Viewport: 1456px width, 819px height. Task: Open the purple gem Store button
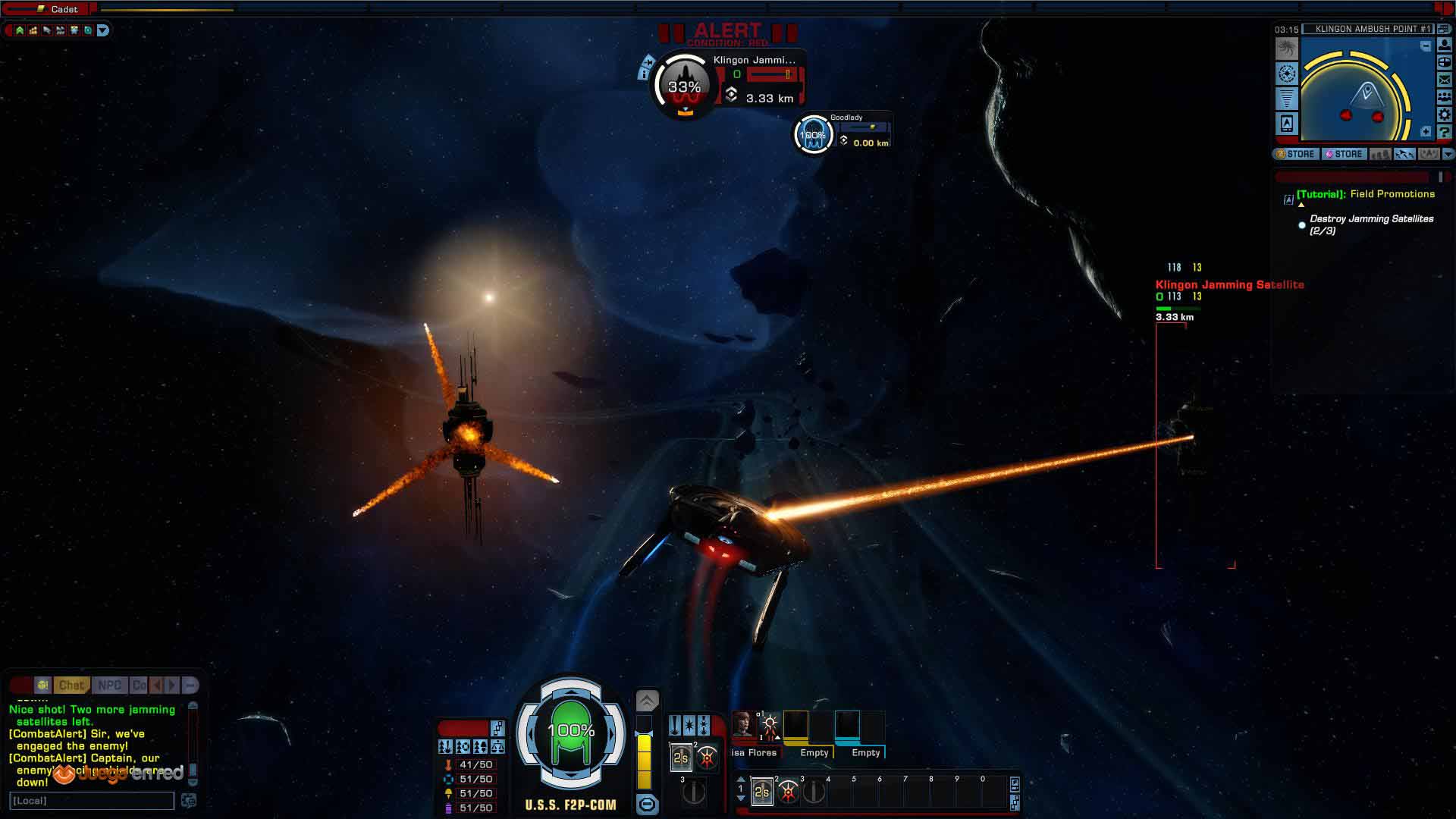click(x=1344, y=154)
